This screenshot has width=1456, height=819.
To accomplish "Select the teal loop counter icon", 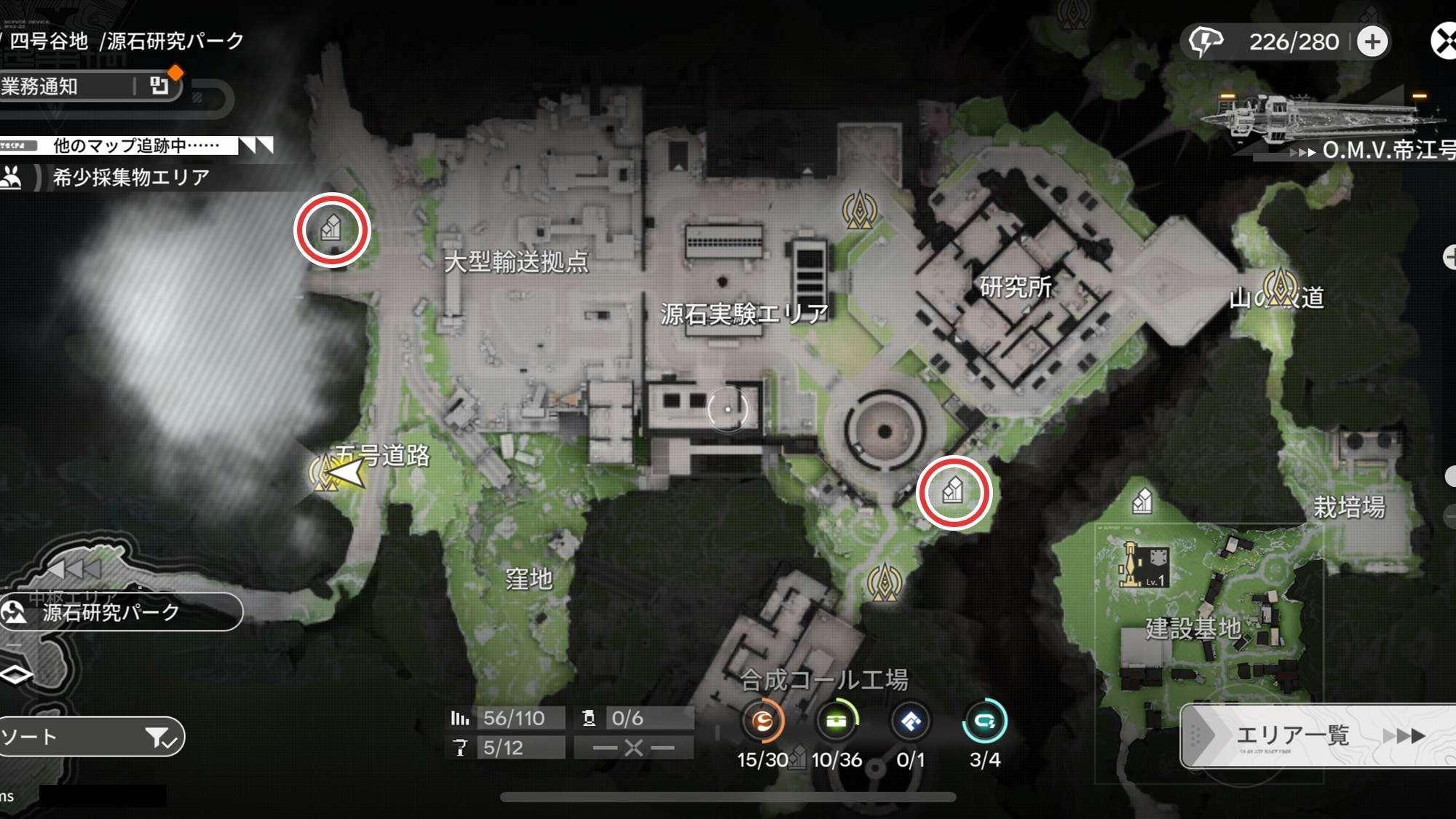I will click(x=984, y=721).
